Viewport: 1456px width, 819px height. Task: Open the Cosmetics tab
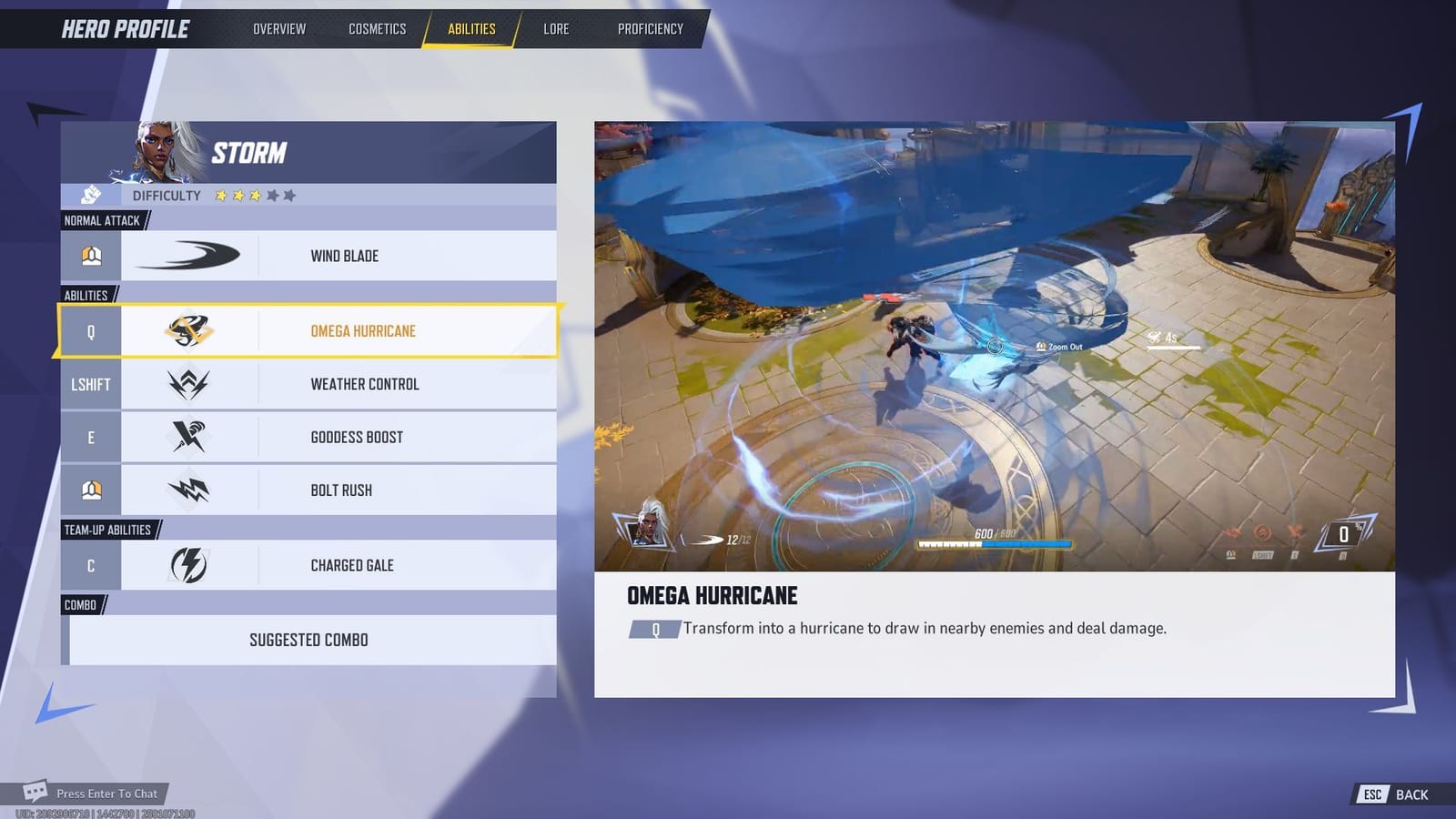(376, 28)
